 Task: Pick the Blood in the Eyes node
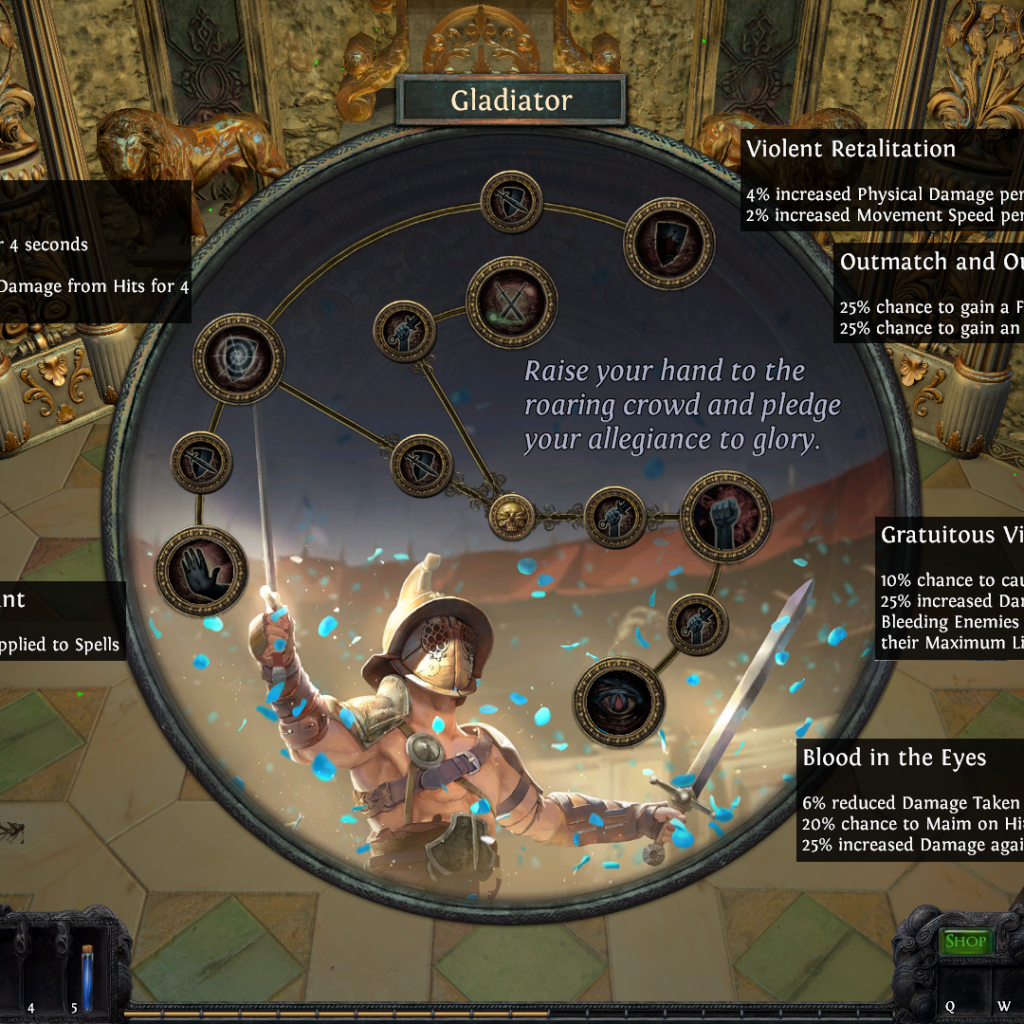pyautogui.click(x=619, y=701)
